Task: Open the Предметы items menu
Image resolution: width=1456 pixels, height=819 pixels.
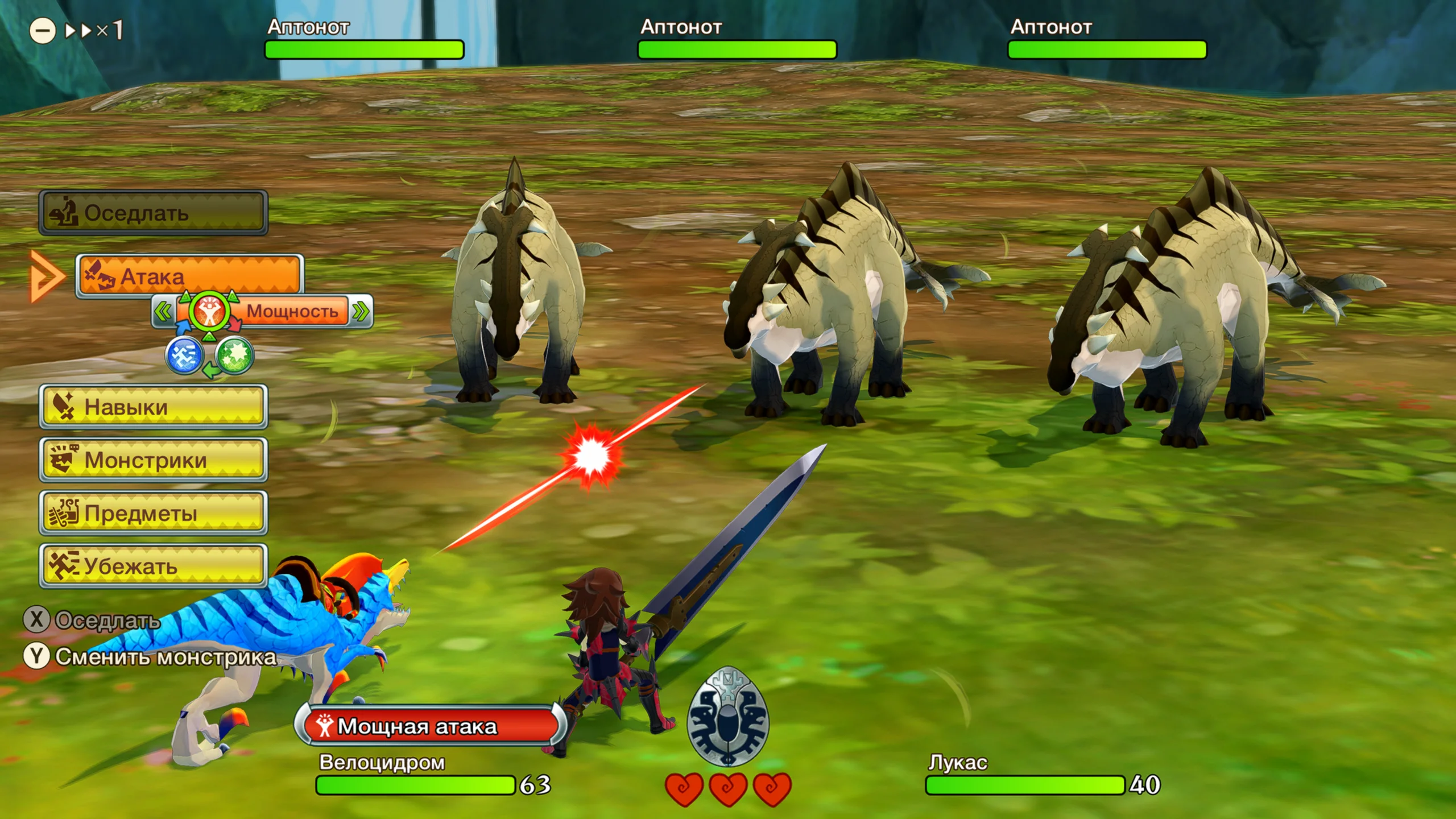Action: click(x=153, y=512)
